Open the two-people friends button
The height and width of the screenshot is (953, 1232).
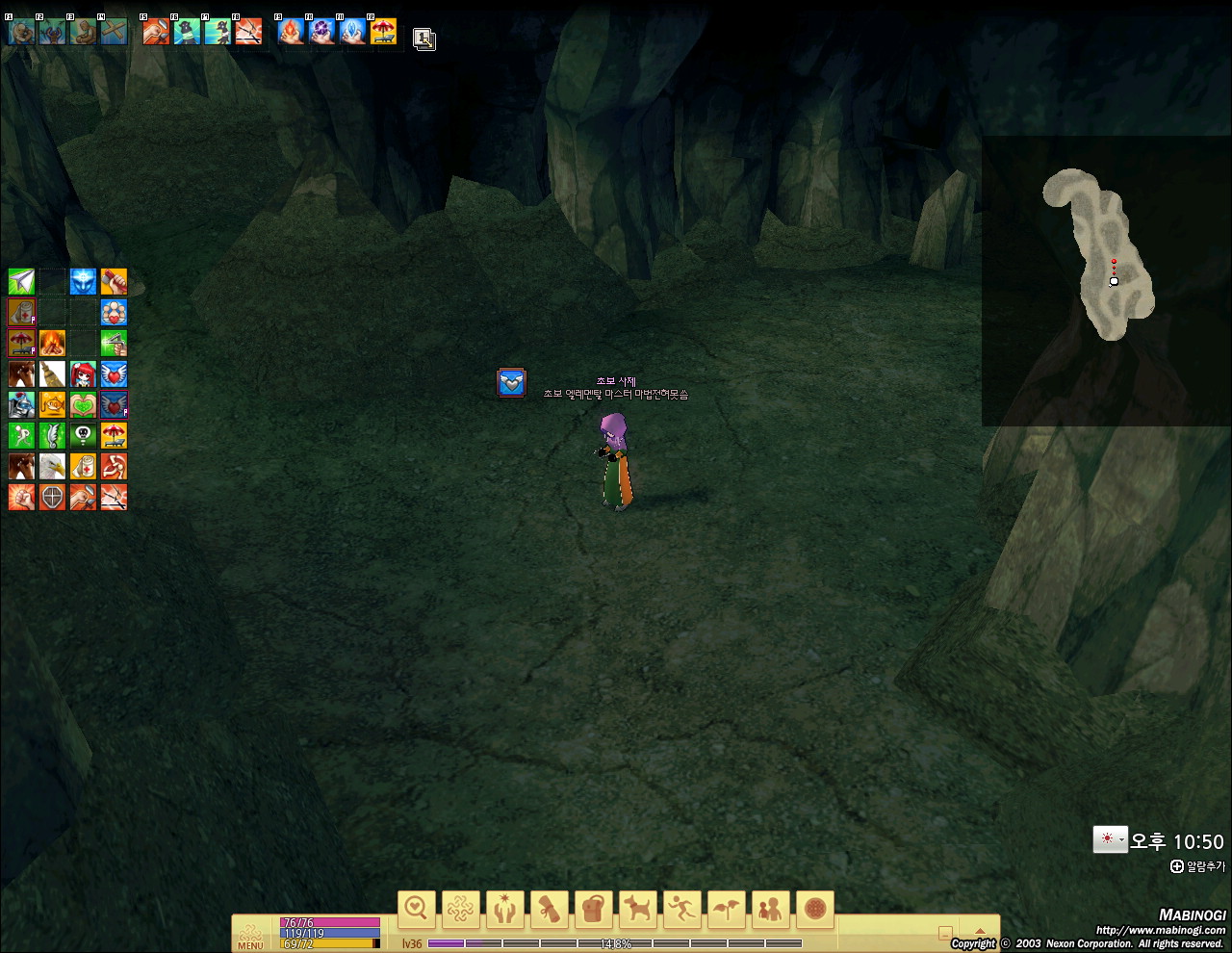(770, 909)
